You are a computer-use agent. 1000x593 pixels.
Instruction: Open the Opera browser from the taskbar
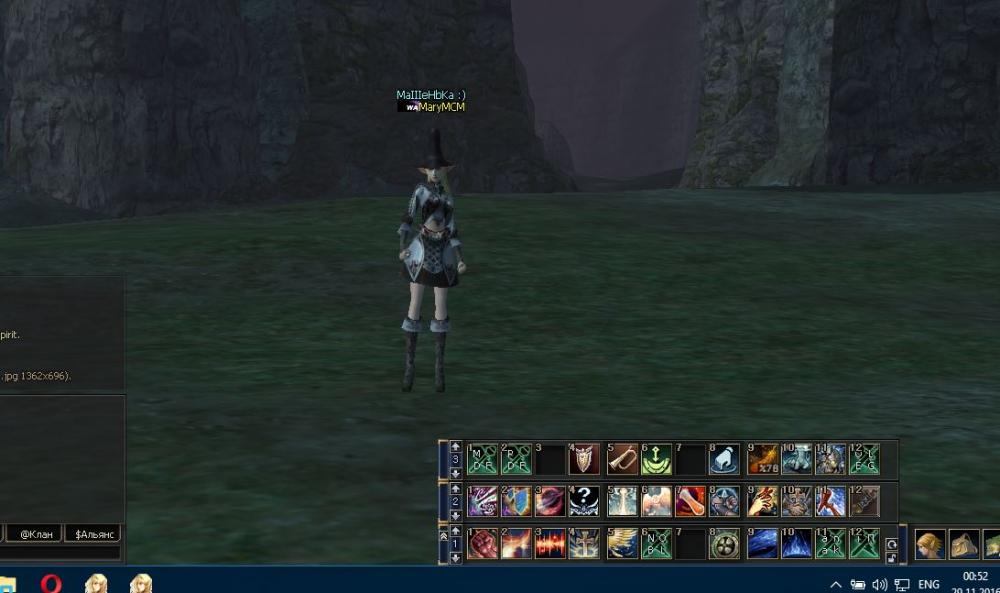51,583
